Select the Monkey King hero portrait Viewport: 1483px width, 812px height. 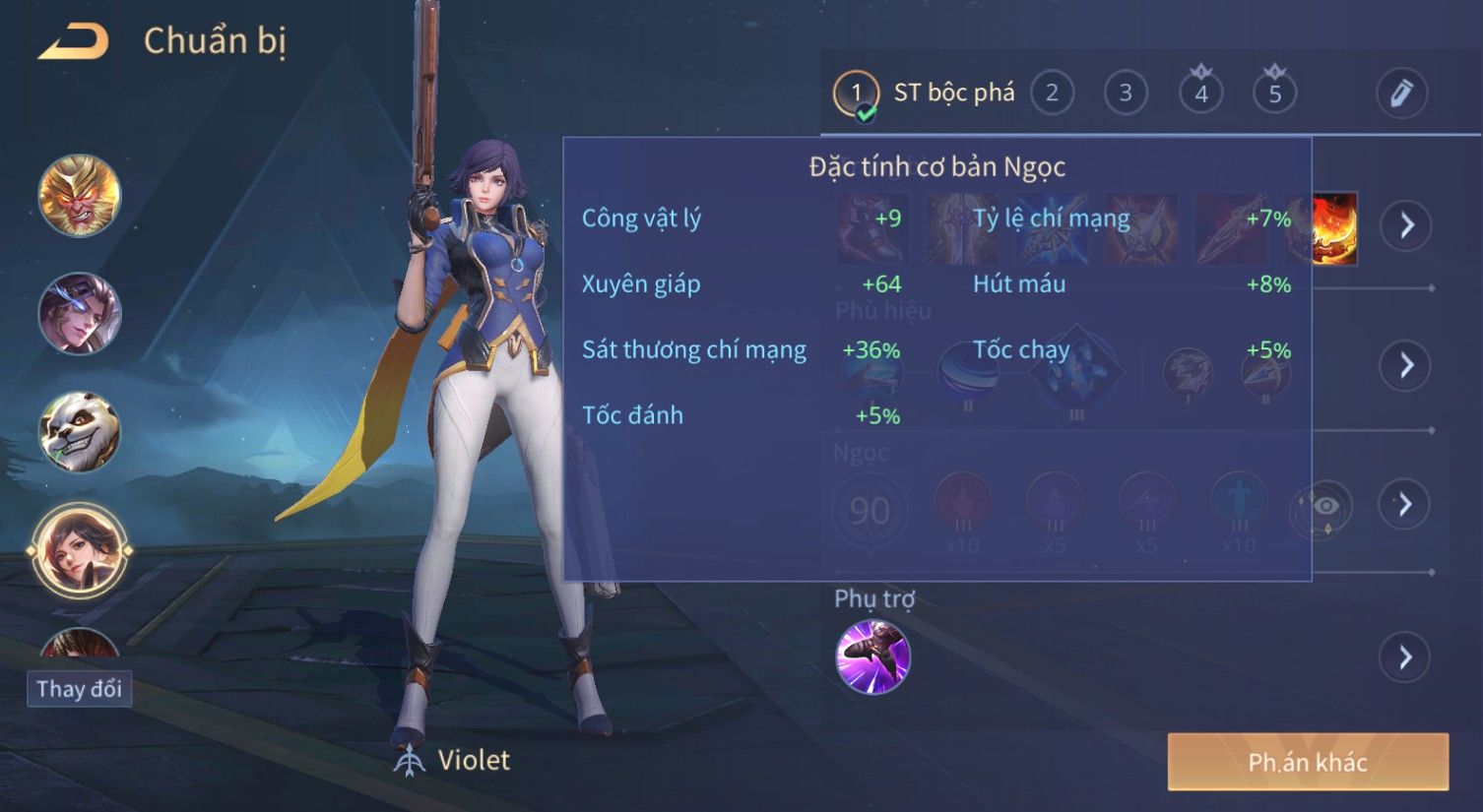coord(80,195)
